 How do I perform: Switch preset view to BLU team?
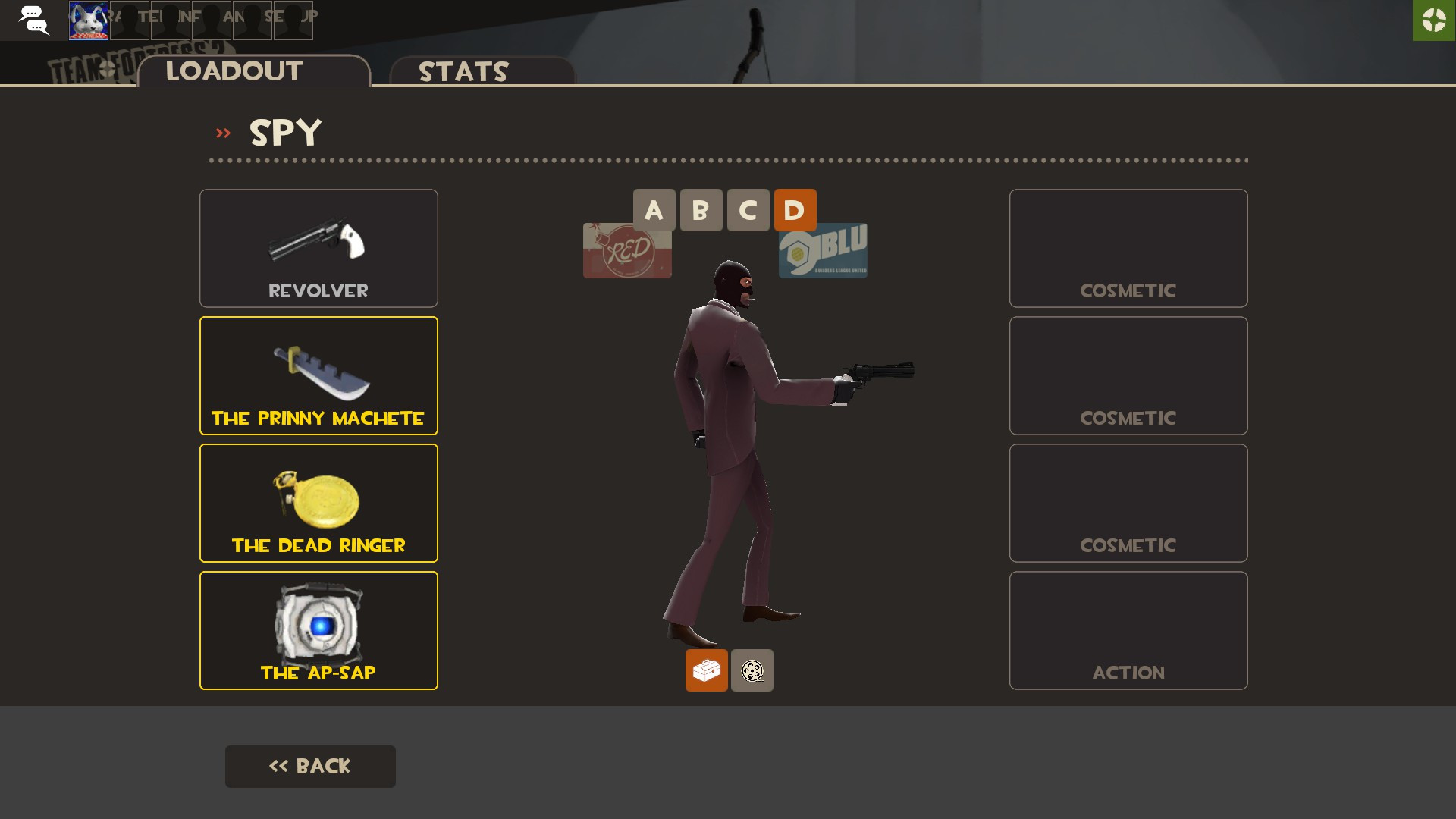point(823,250)
